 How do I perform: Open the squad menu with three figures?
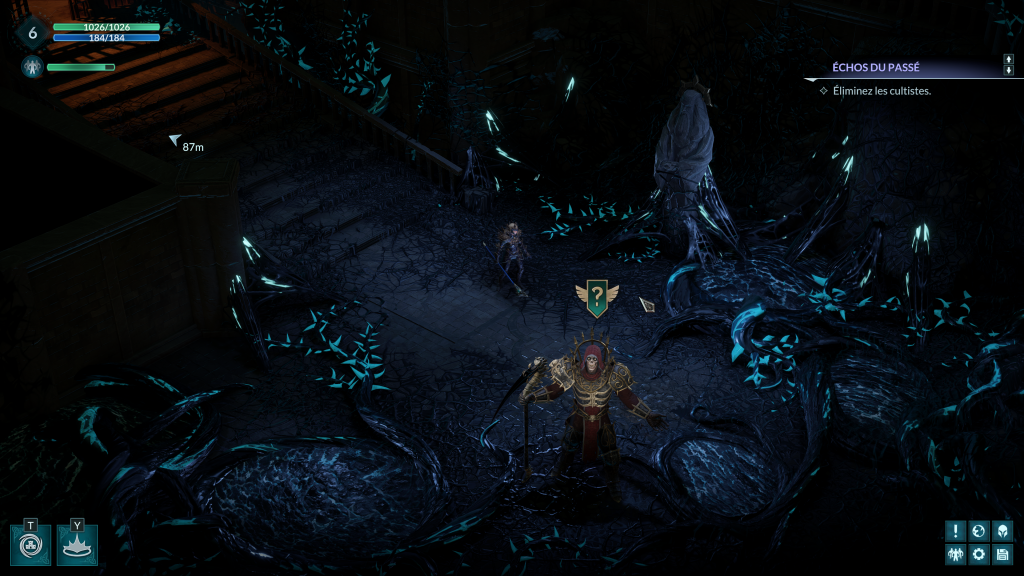(x=956, y=554)
